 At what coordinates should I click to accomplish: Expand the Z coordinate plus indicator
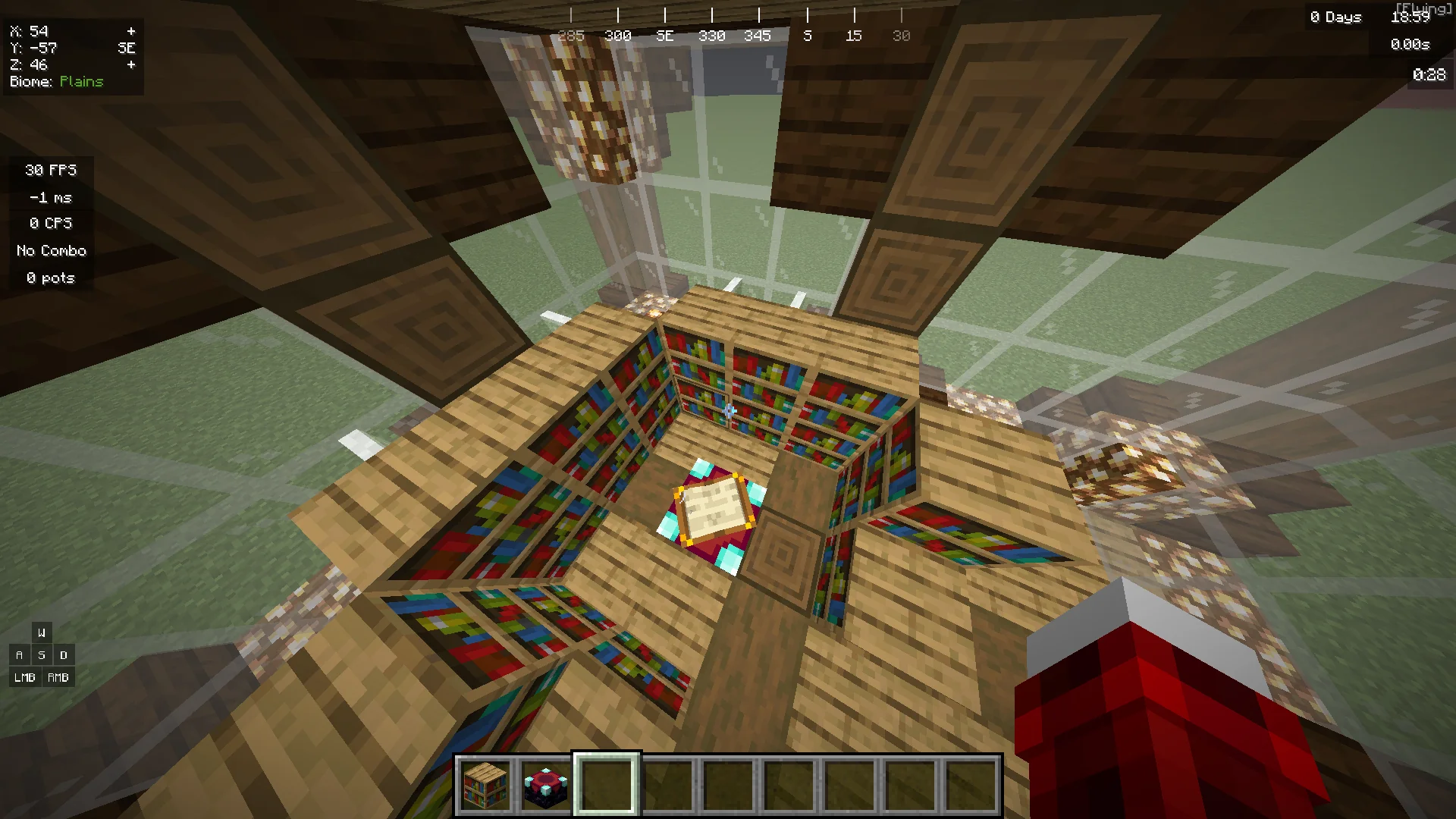point(132,64)
